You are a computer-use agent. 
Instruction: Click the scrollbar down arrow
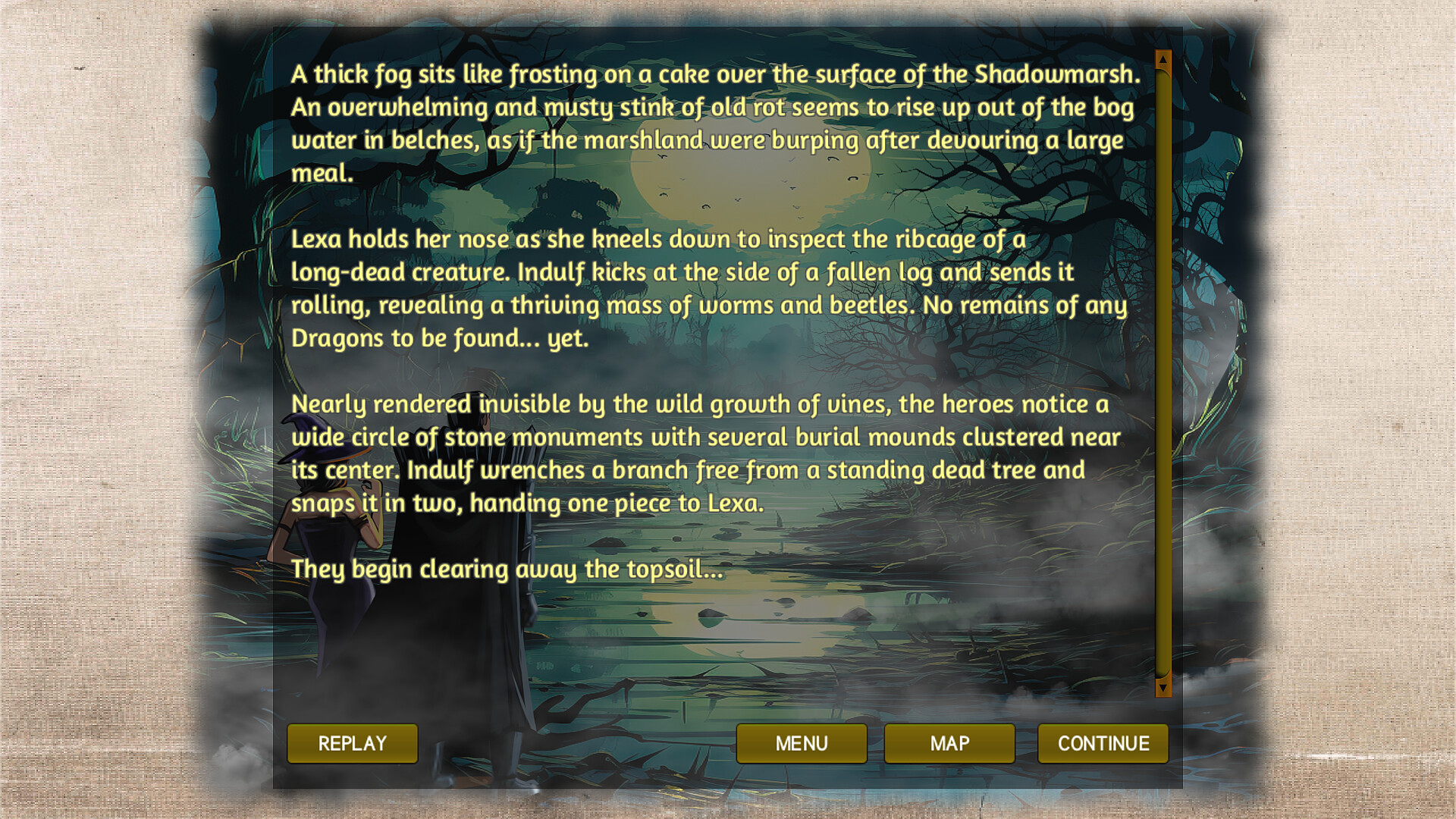click(1162, 688)
